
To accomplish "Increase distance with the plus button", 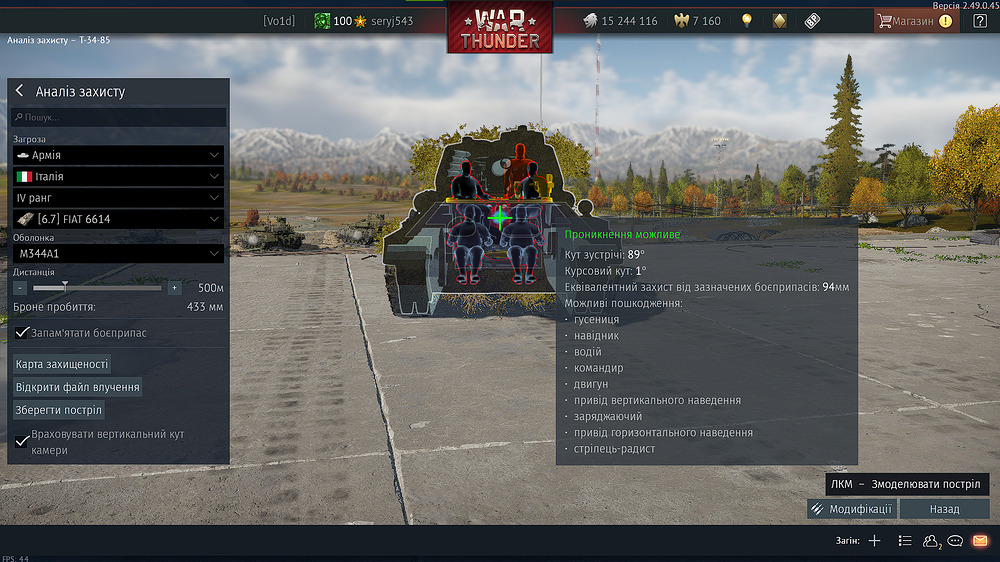I will tap(174, 288).
